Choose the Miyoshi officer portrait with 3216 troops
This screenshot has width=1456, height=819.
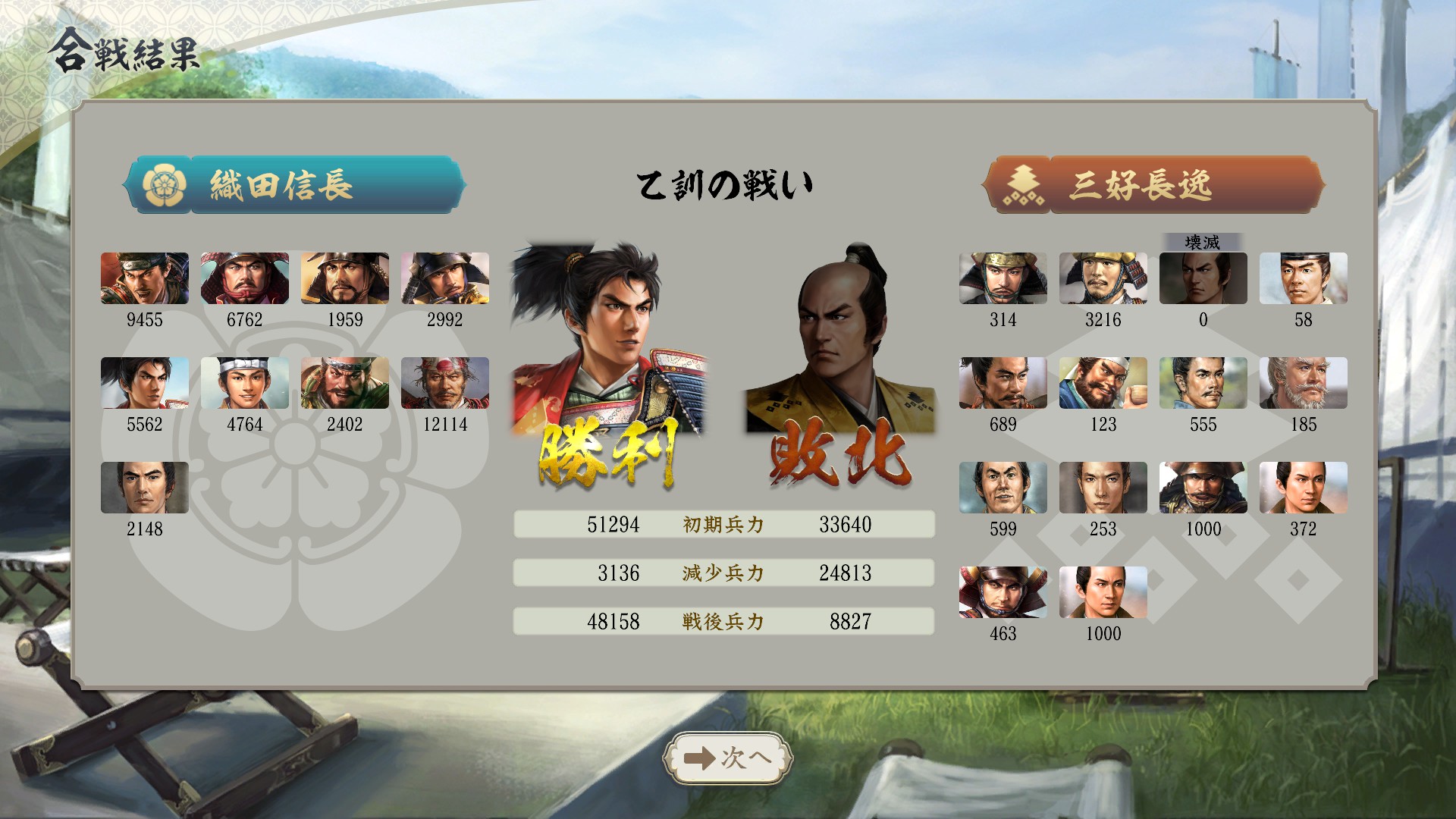(1103, 278)
